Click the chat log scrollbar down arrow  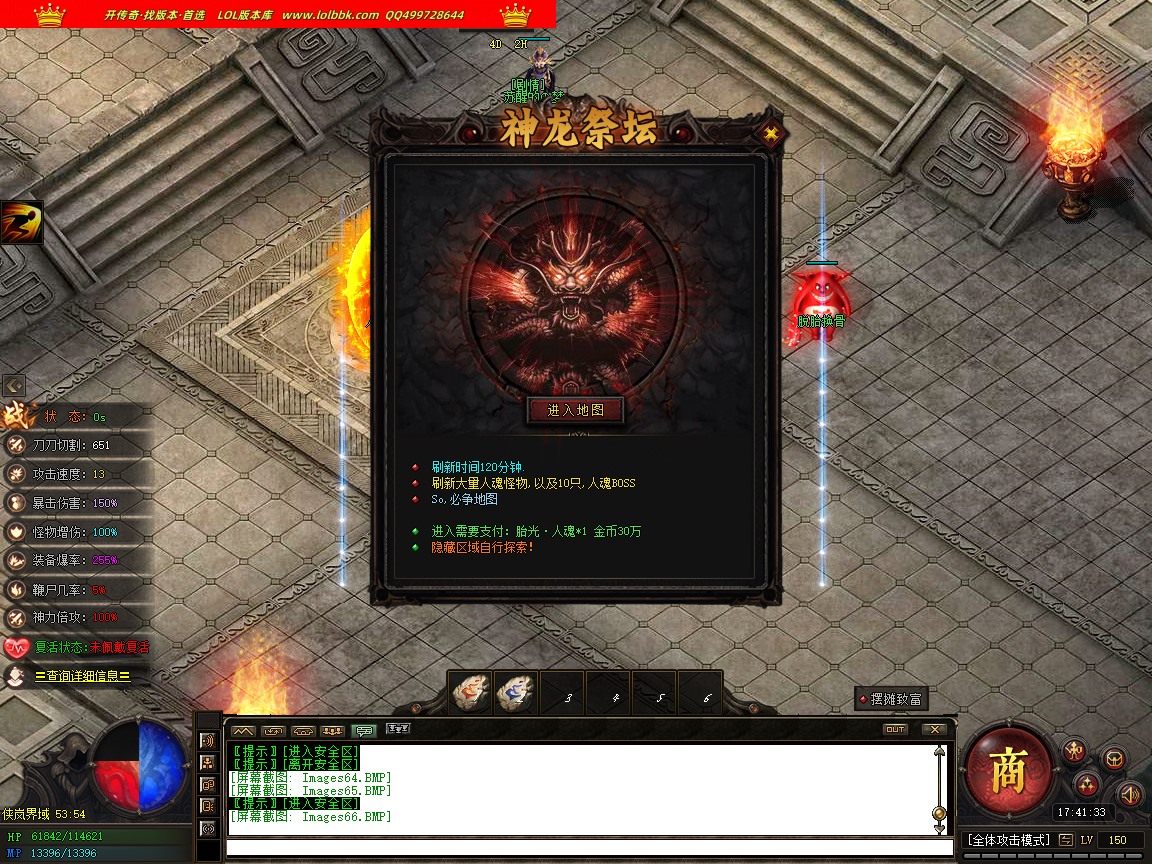(x=939, y=828)
